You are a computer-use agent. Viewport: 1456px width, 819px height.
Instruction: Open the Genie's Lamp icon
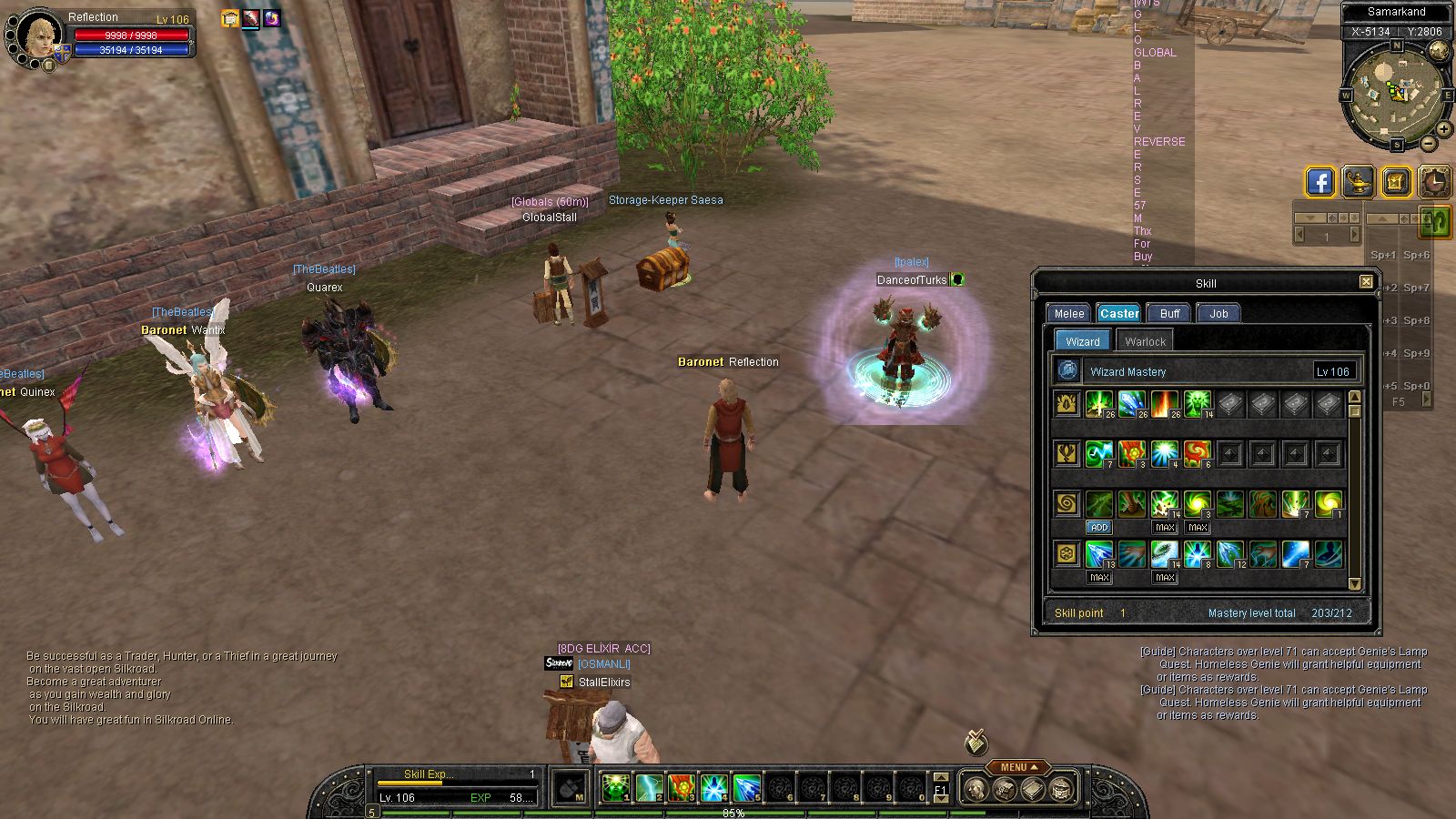tap(1358, 182)
